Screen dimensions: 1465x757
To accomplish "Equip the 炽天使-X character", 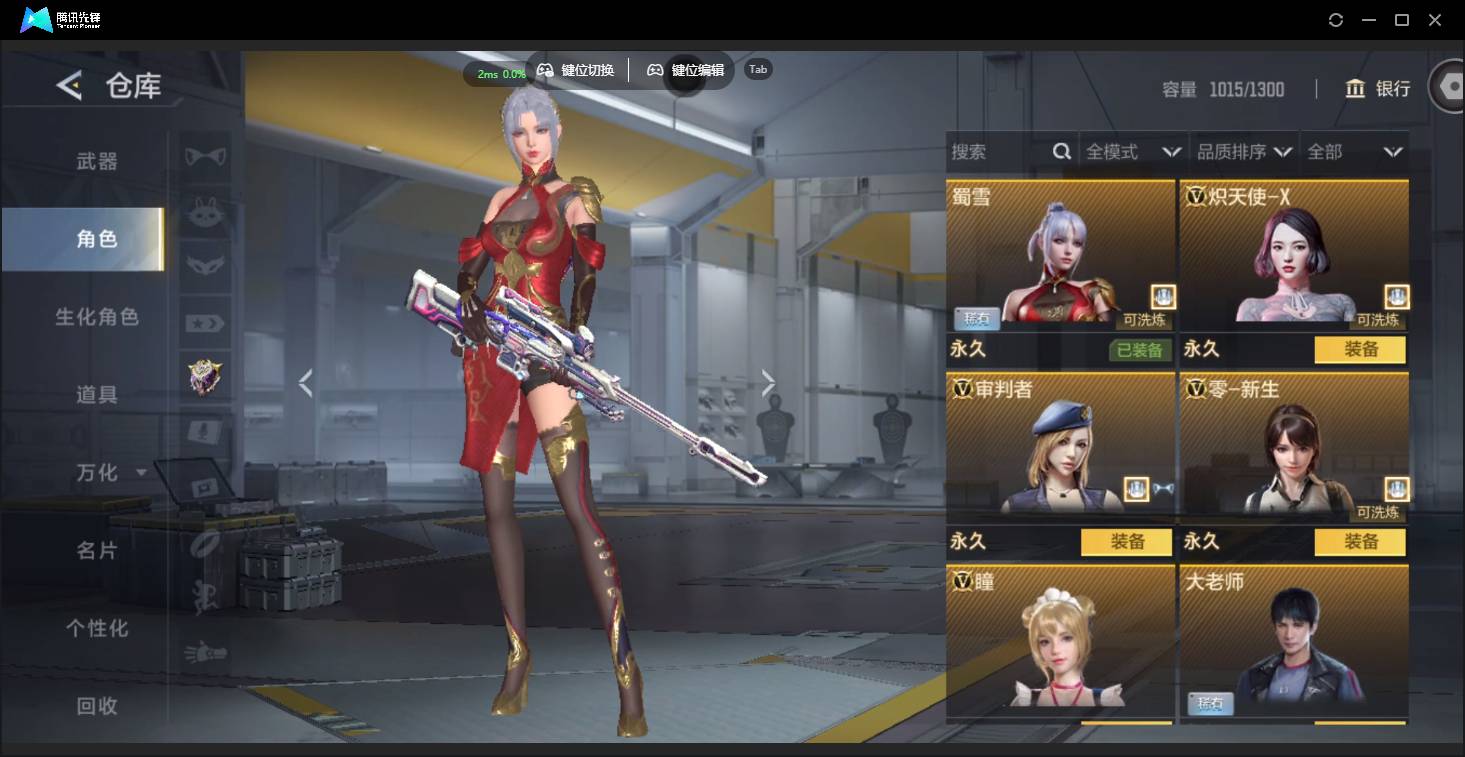I will point(1360,349).
